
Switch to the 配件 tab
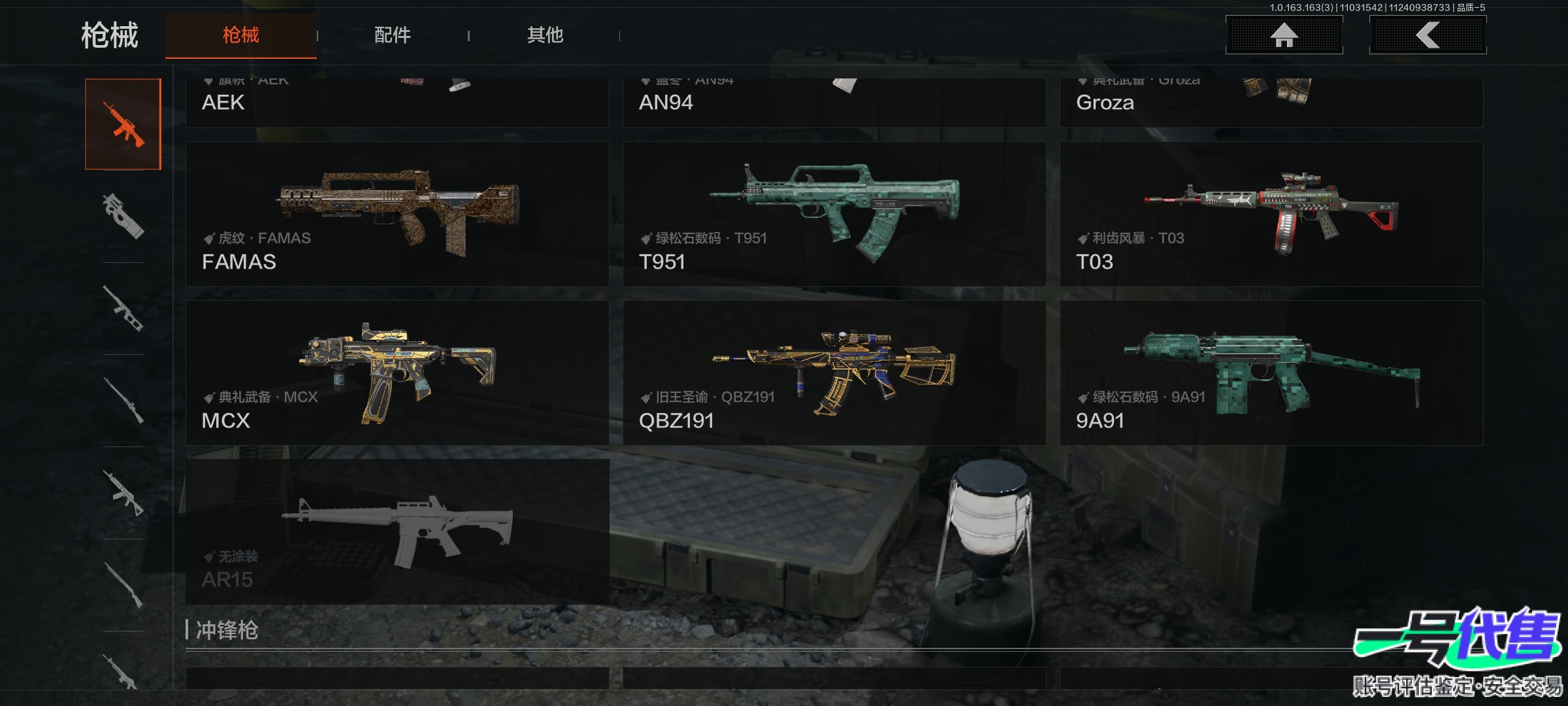[x=392, y=35]
